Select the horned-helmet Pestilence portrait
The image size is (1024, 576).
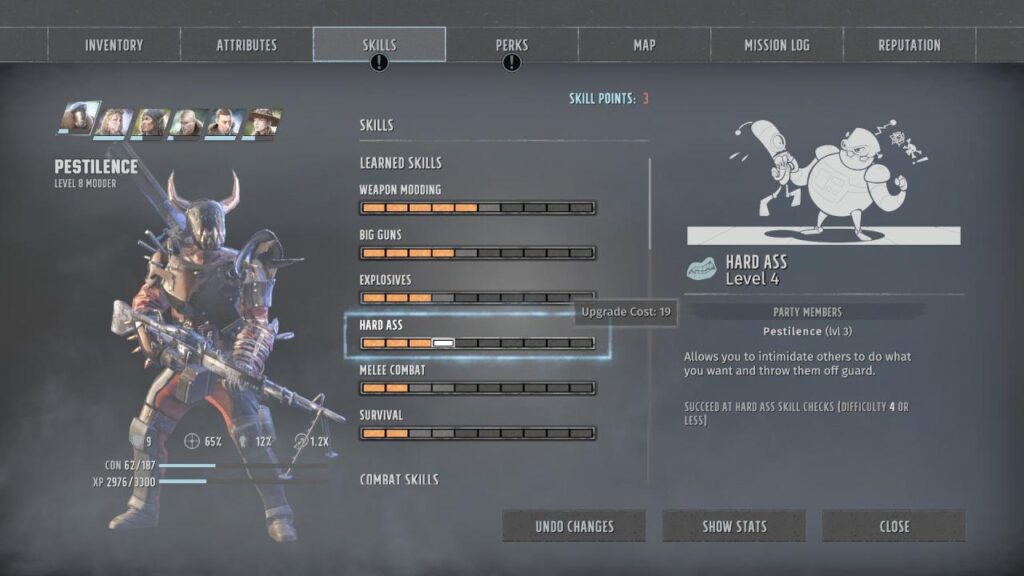click(78, 119)
